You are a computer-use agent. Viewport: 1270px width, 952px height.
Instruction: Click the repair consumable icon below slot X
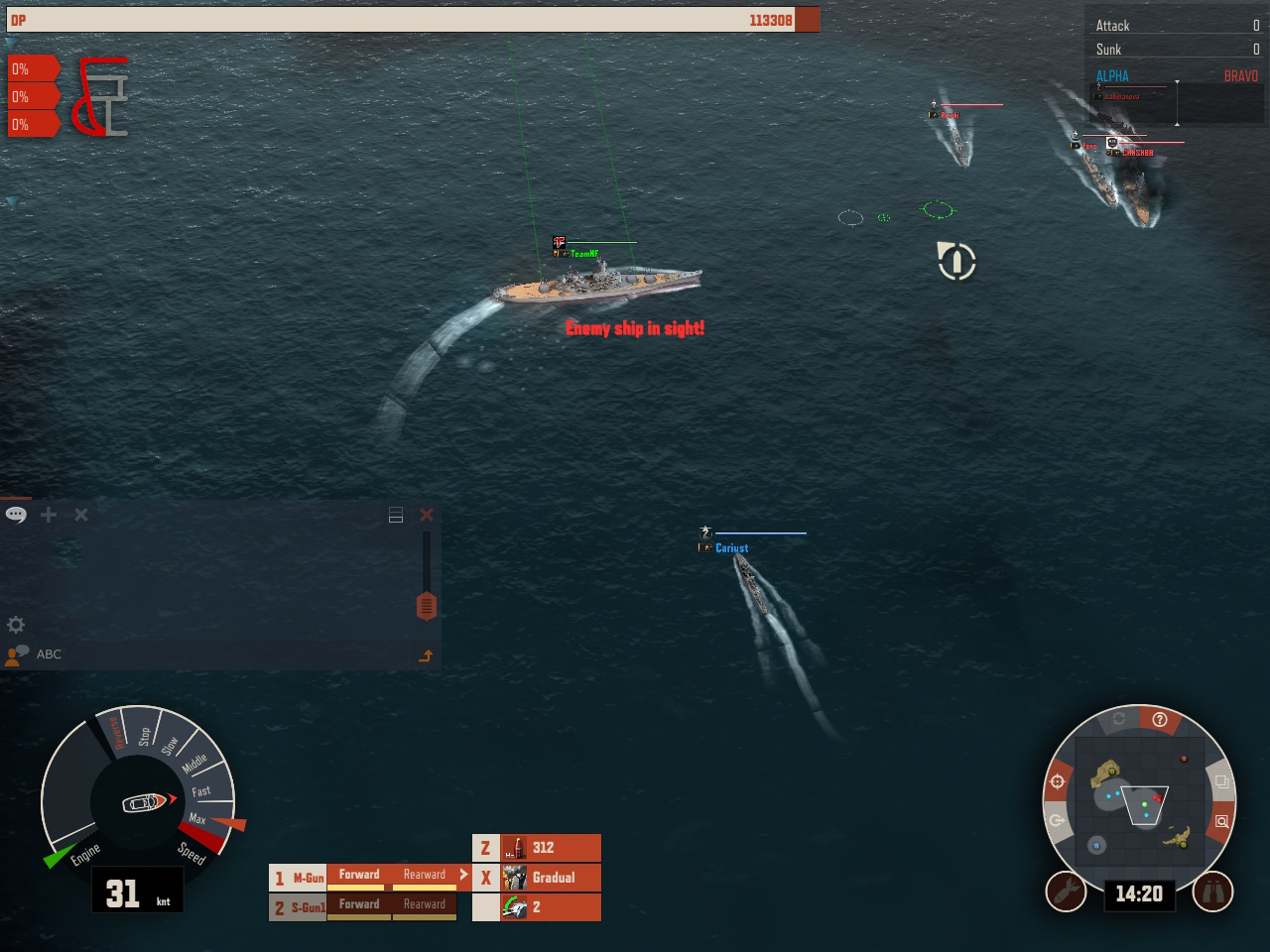point(517,906)
